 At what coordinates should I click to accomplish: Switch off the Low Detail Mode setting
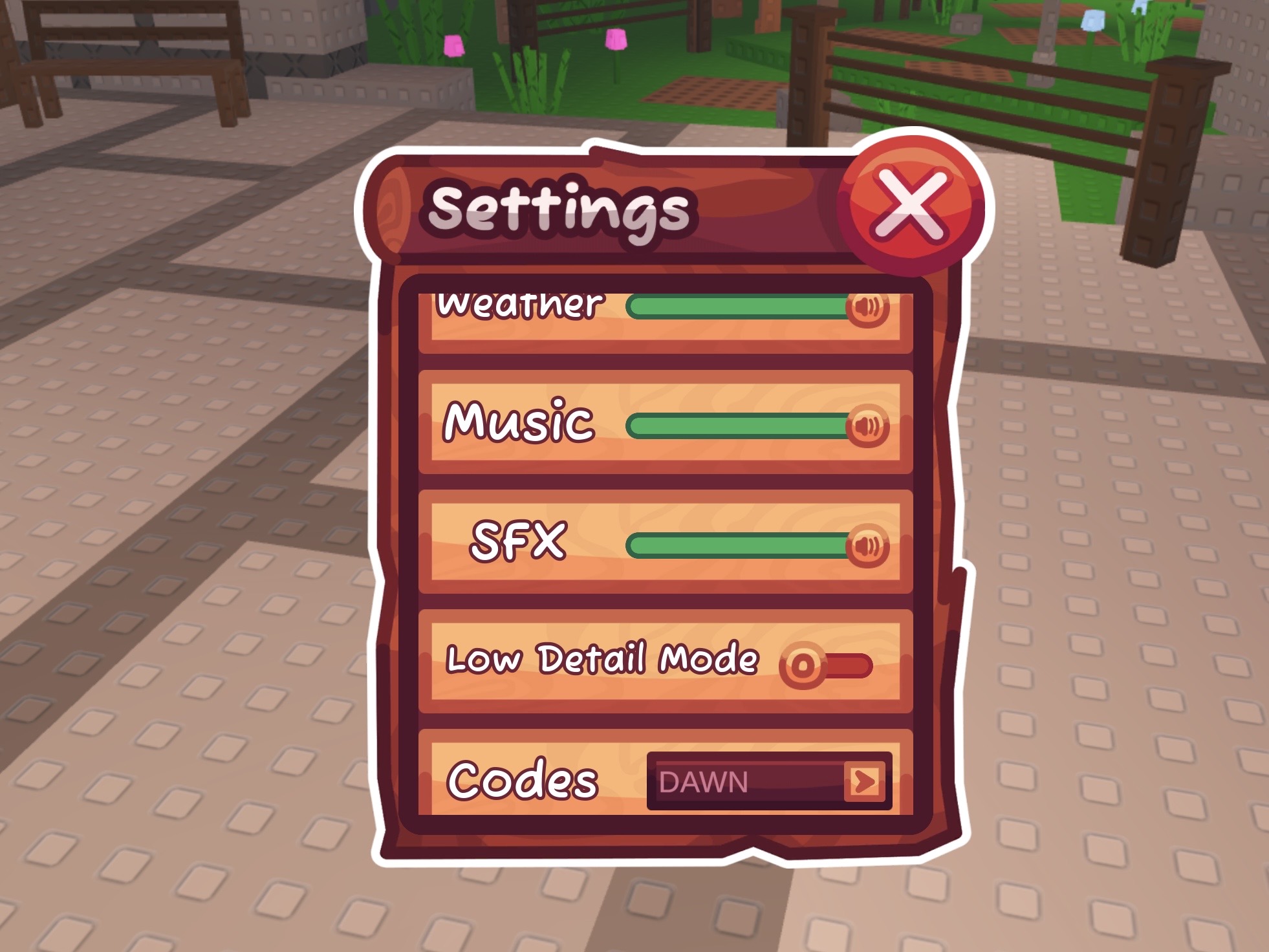pyautogui.click(x=801, y=664)
